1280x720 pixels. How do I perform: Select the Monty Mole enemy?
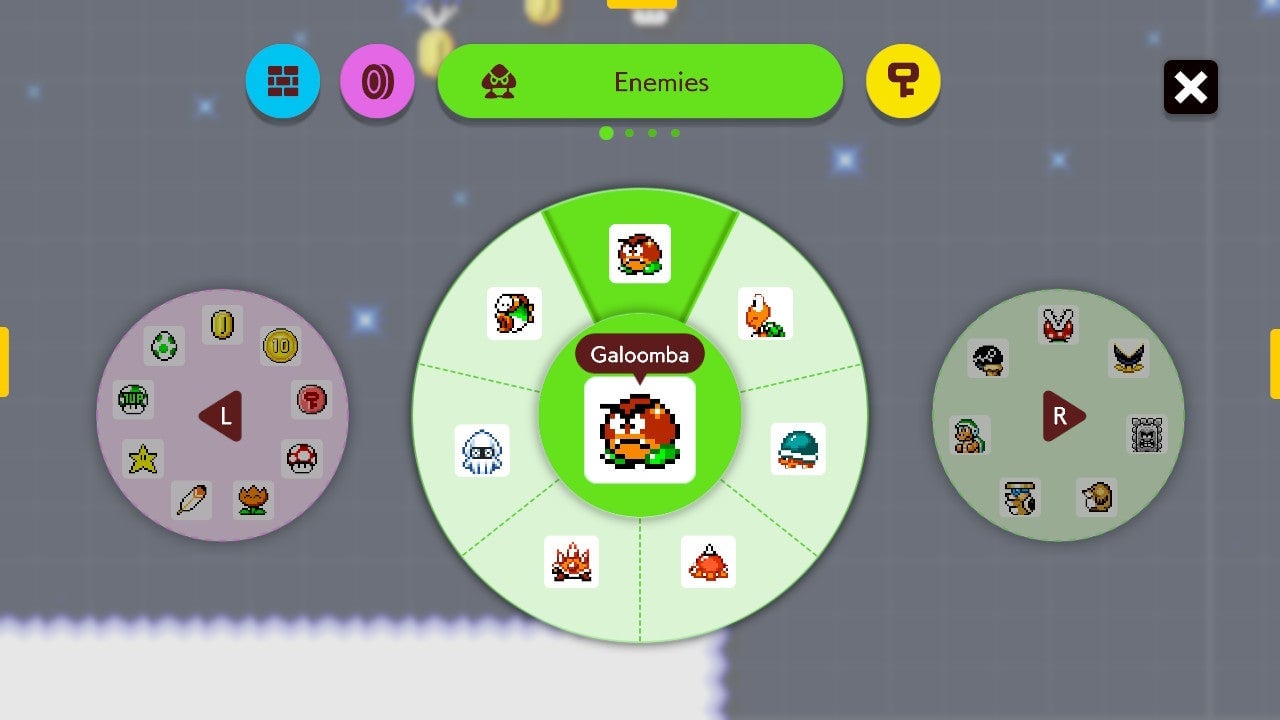tap(1097, 495)
